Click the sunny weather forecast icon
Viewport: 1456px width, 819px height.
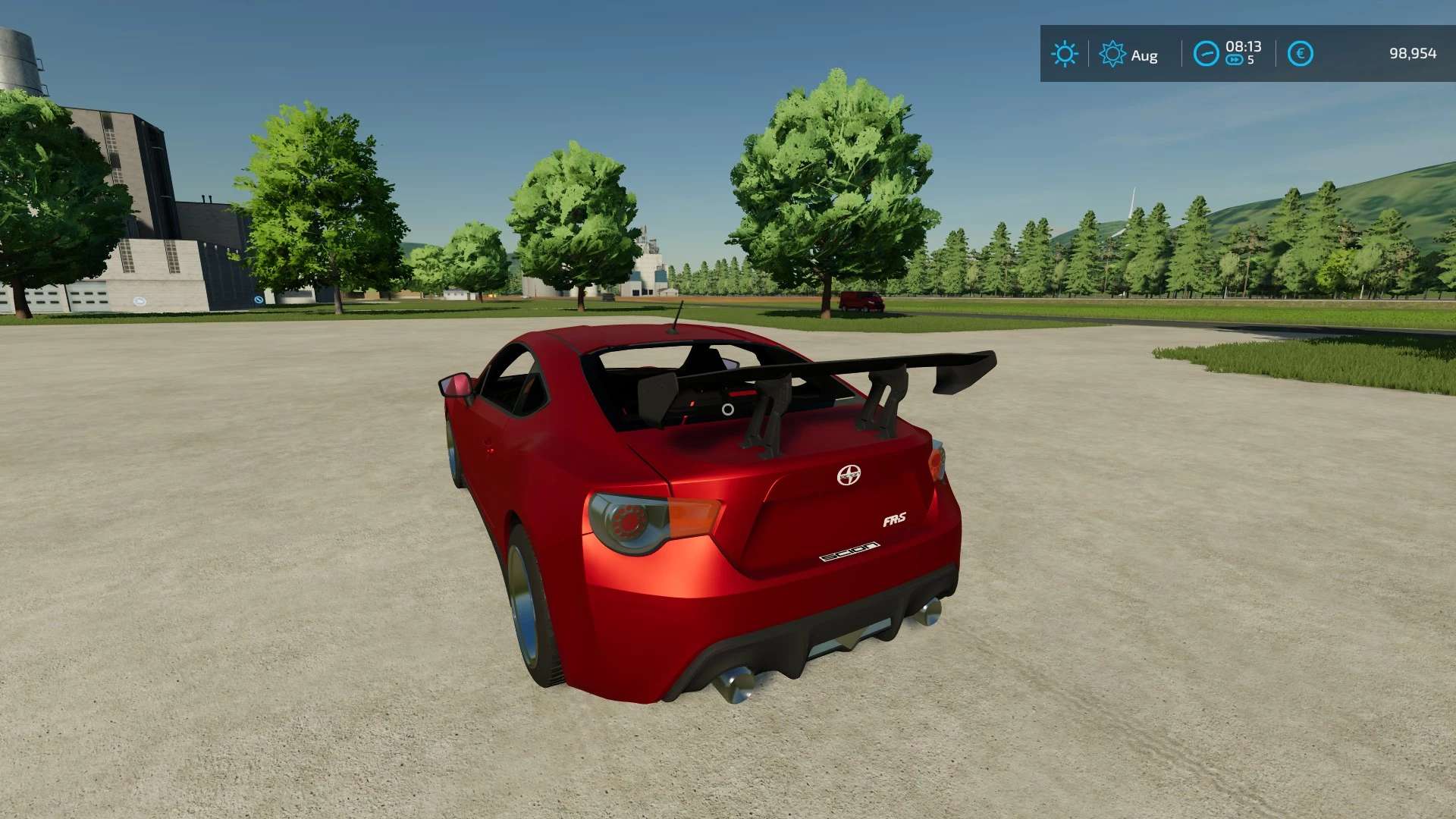click(1064, 54)
